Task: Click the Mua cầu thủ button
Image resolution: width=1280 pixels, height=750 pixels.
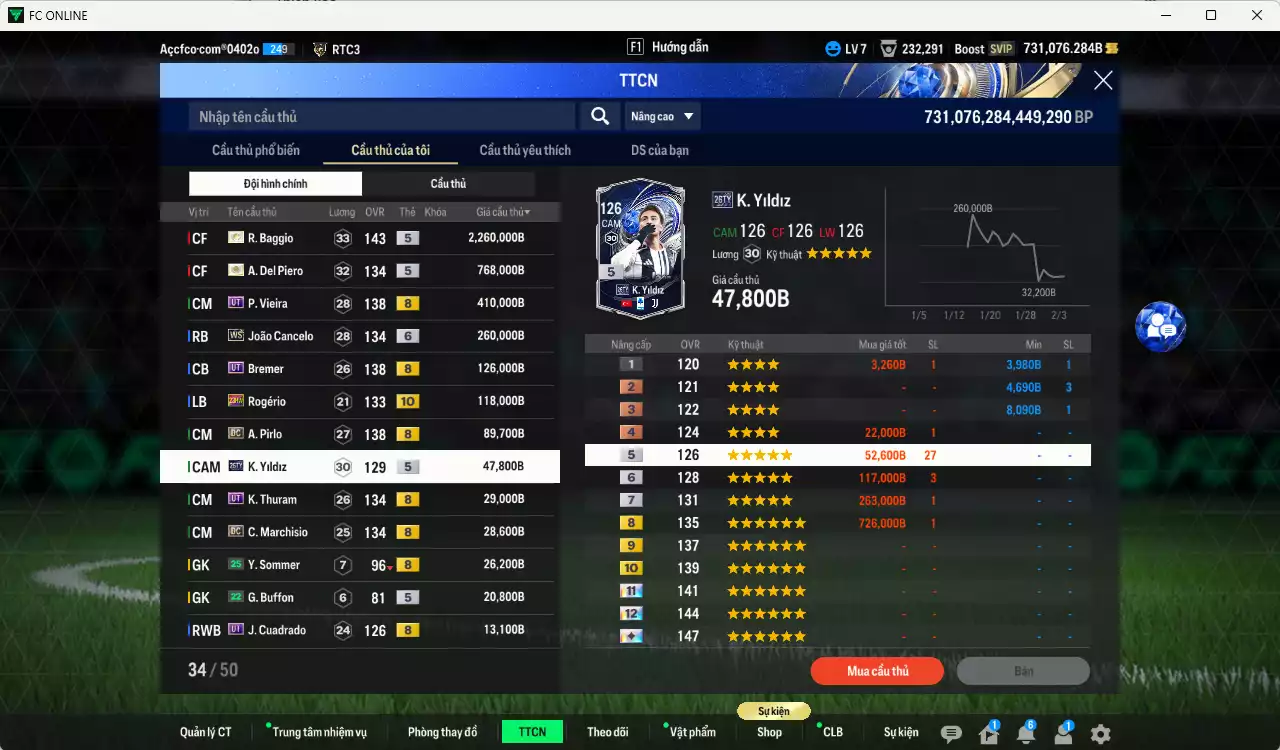Action: [x=877, y=671]
